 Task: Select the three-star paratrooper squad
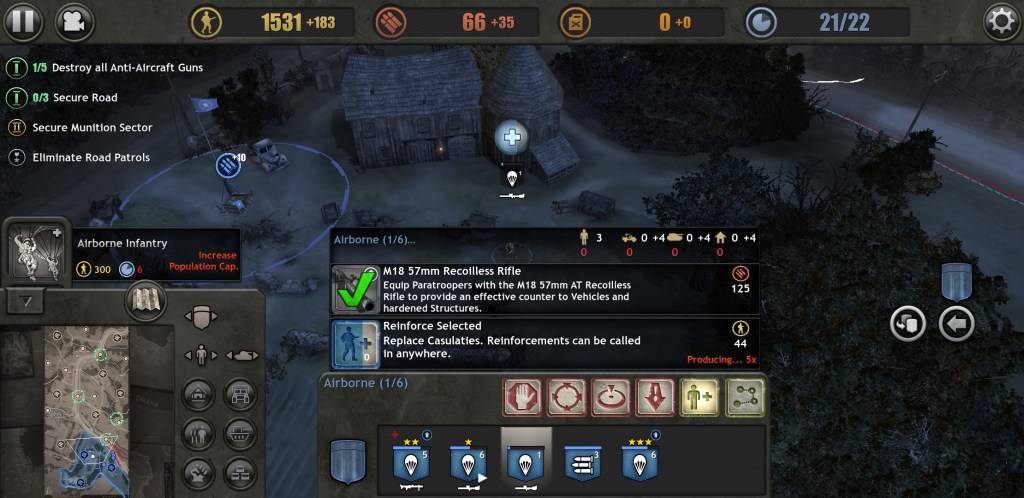click(x=638, y=465)
